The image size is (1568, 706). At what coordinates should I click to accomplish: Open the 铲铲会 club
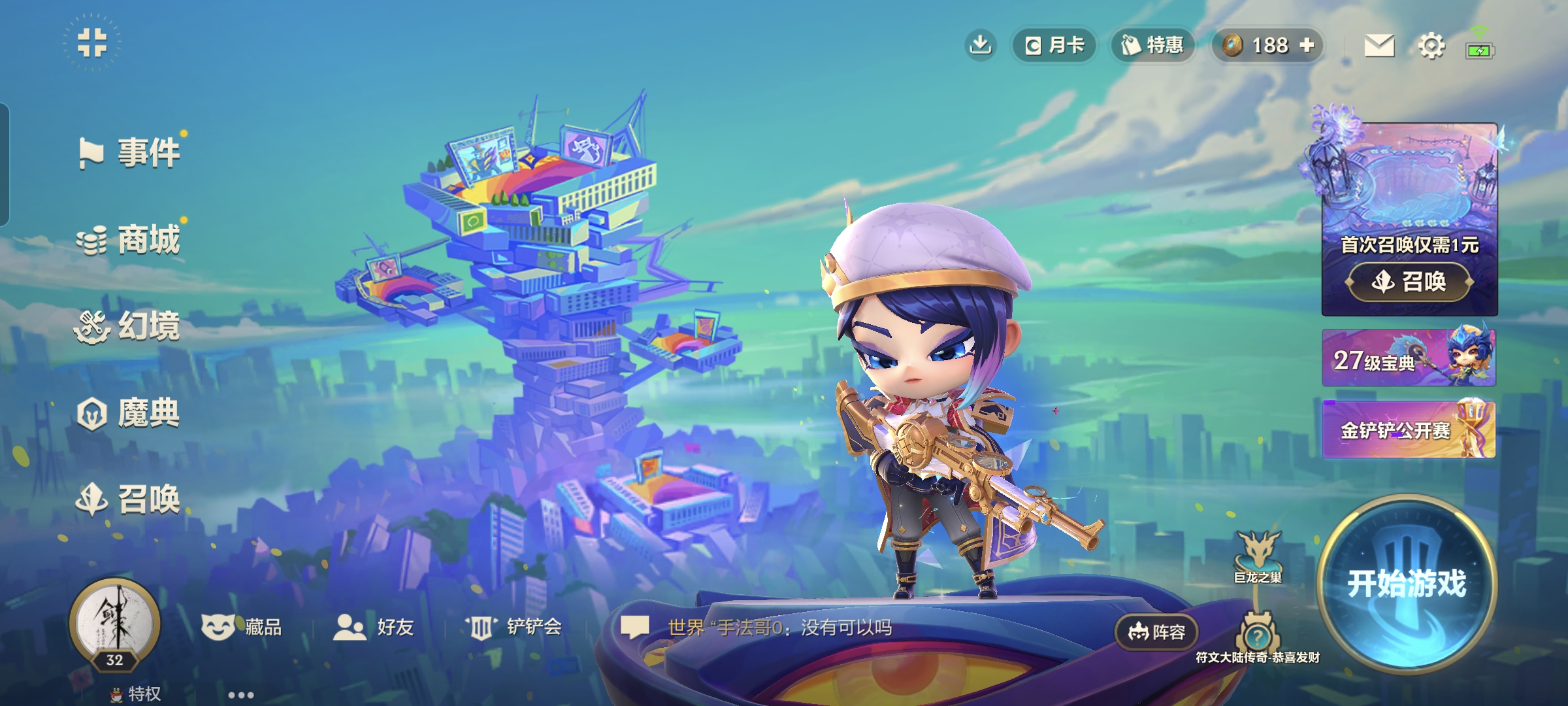pos(514,628)
